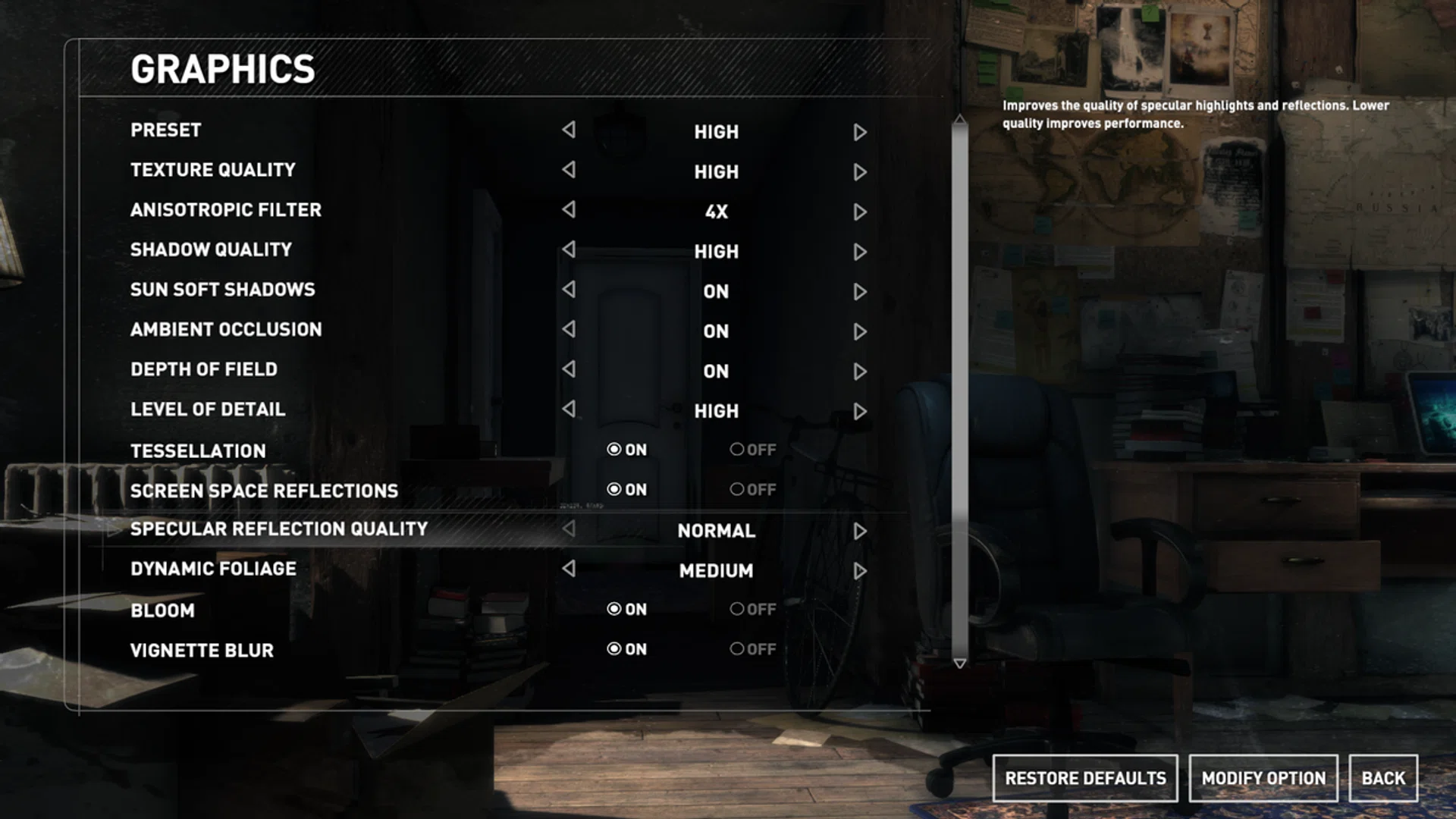Select the Specular Reflection Quality row
The image size is (1456, 819).
point(279,529)
